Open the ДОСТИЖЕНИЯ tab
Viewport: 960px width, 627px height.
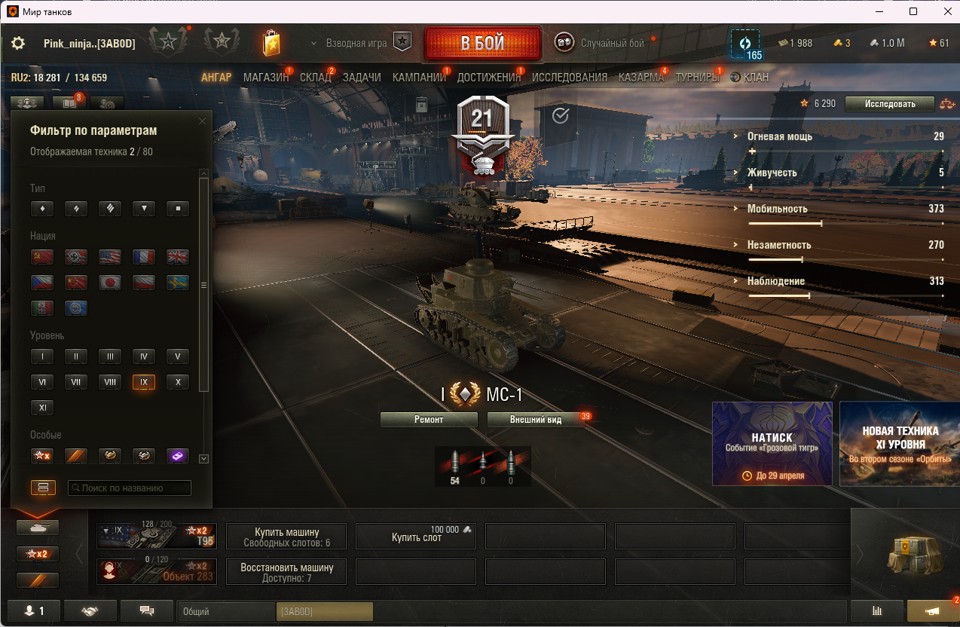click(x=488, y=77)
